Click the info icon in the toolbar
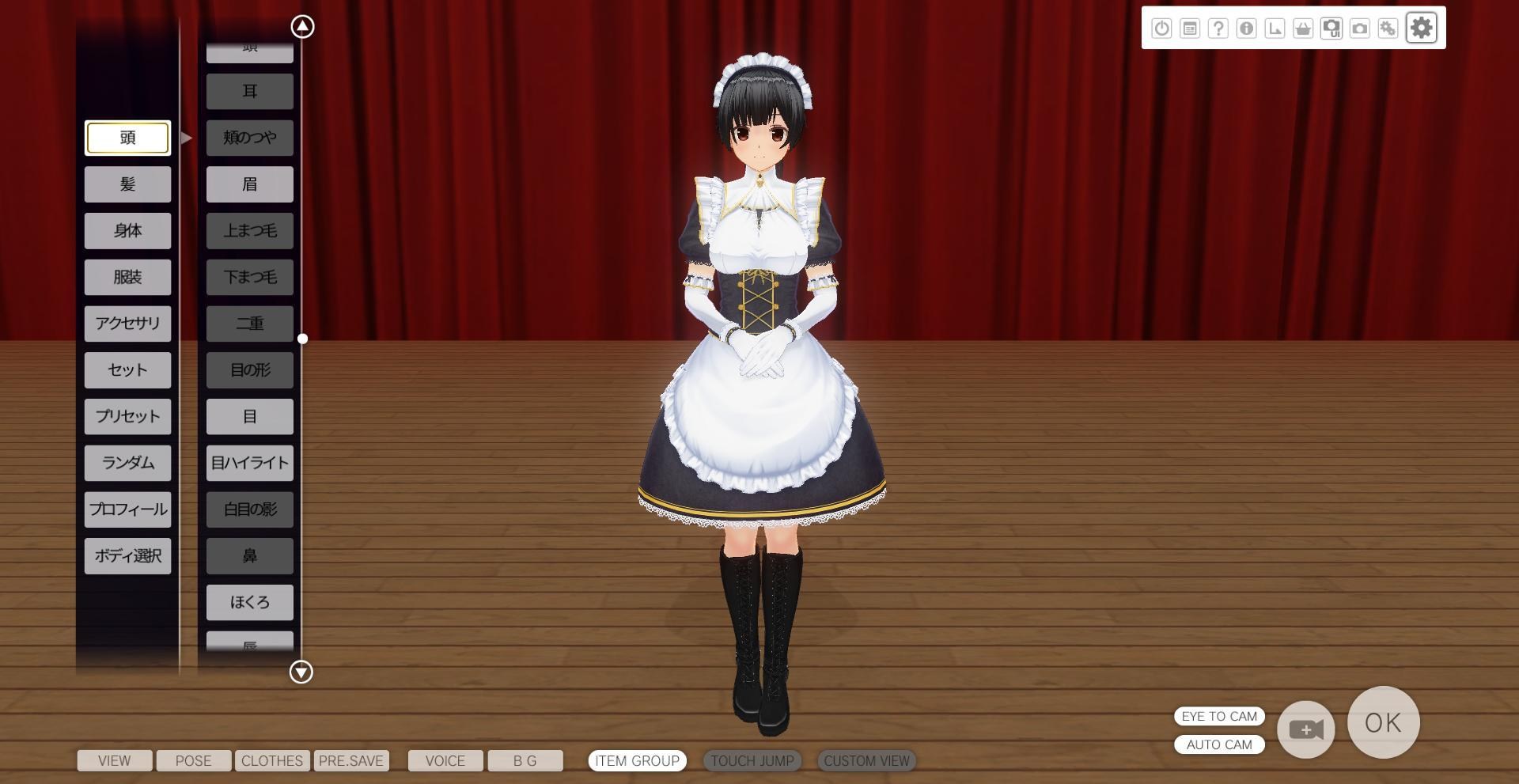1519x784 pixels. 1248,28
